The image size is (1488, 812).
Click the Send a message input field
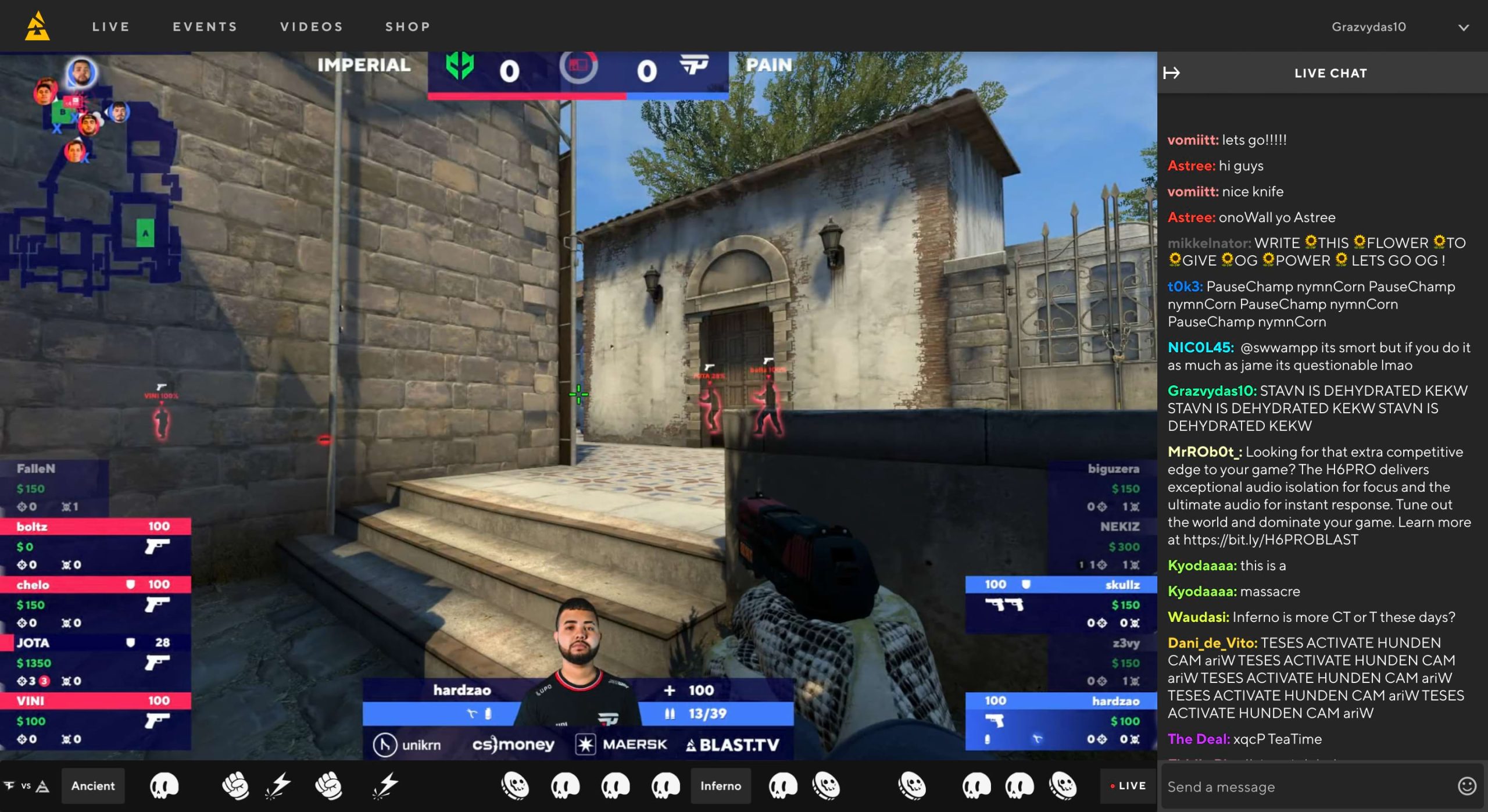[x=1279, y=786]
